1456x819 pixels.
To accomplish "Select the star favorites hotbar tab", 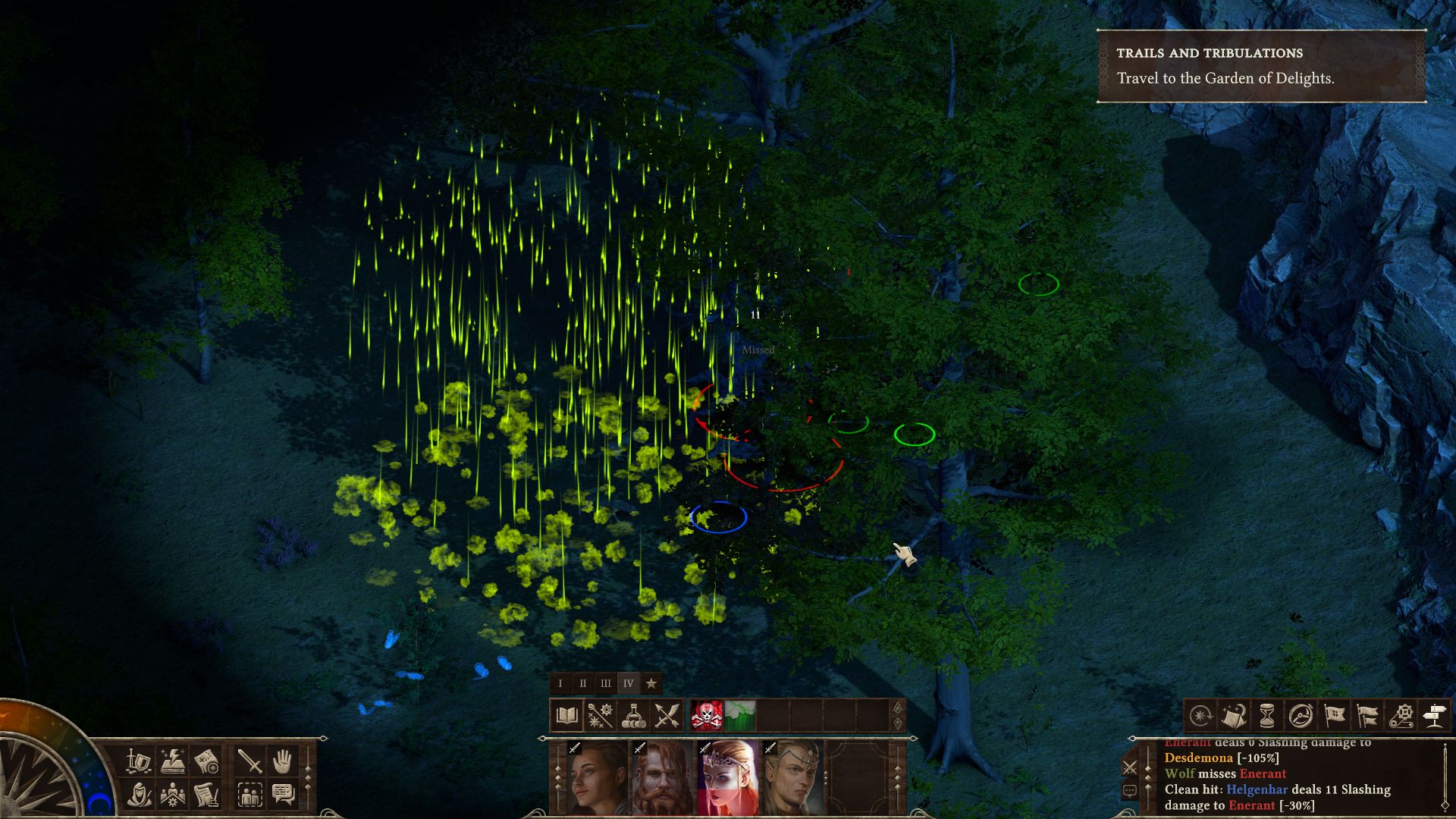I will [651, 683].
